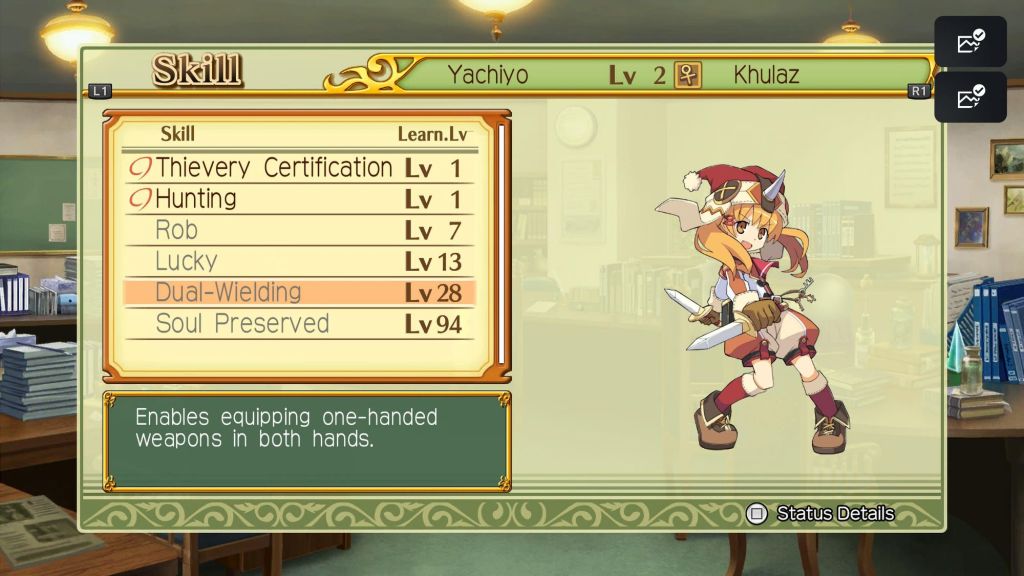Open Status Details
This screenshot has height=576, width=1024.
(822, 514)
